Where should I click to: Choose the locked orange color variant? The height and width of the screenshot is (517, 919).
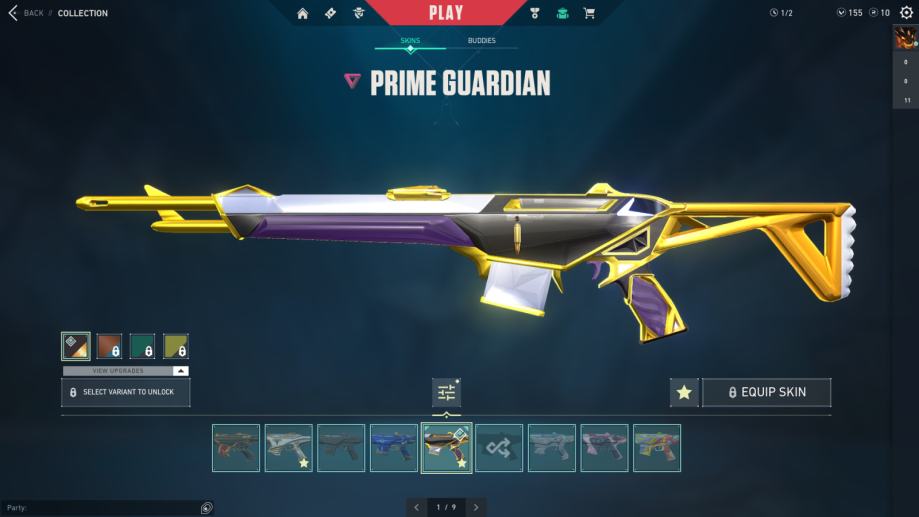pos(109,346)
